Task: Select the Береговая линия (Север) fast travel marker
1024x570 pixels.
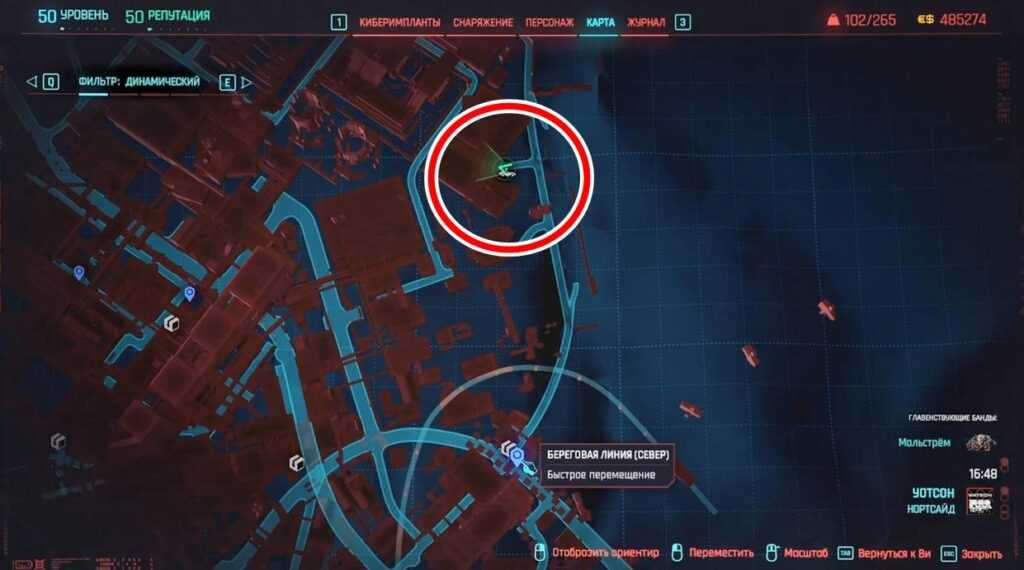Action: coord(518,458)
